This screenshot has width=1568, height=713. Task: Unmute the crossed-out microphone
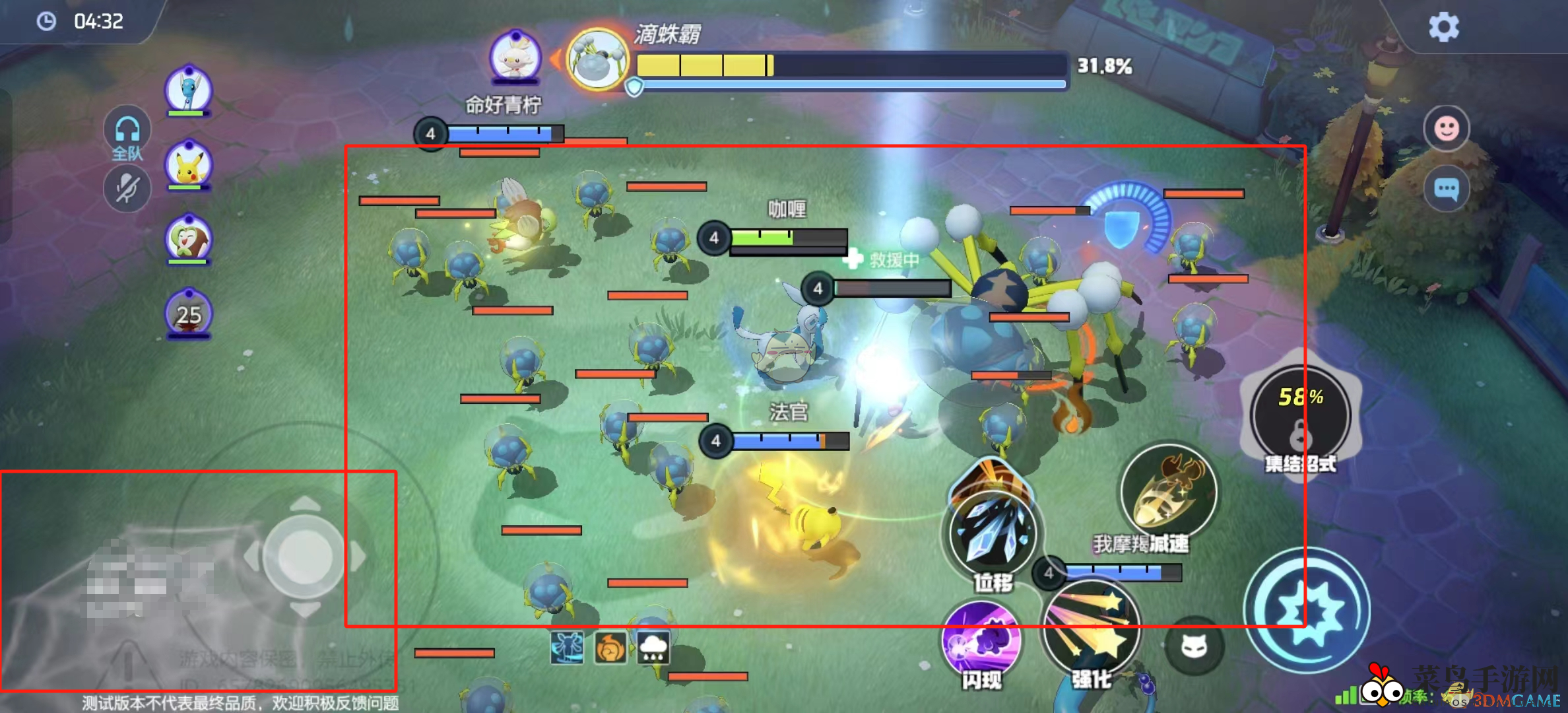(127, 189)
